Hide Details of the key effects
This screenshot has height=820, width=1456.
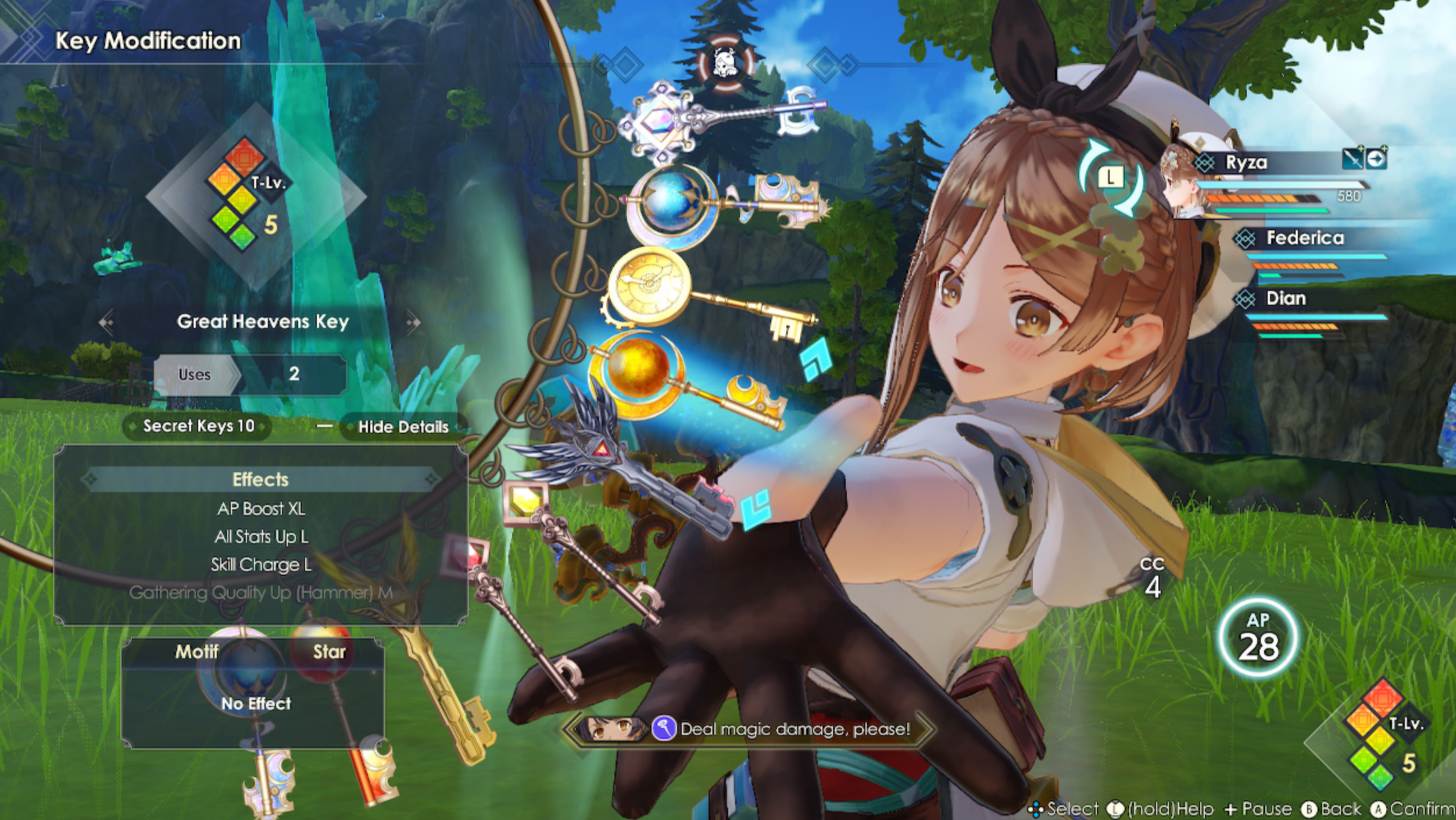pyautogui.click(x=403, y=427)
